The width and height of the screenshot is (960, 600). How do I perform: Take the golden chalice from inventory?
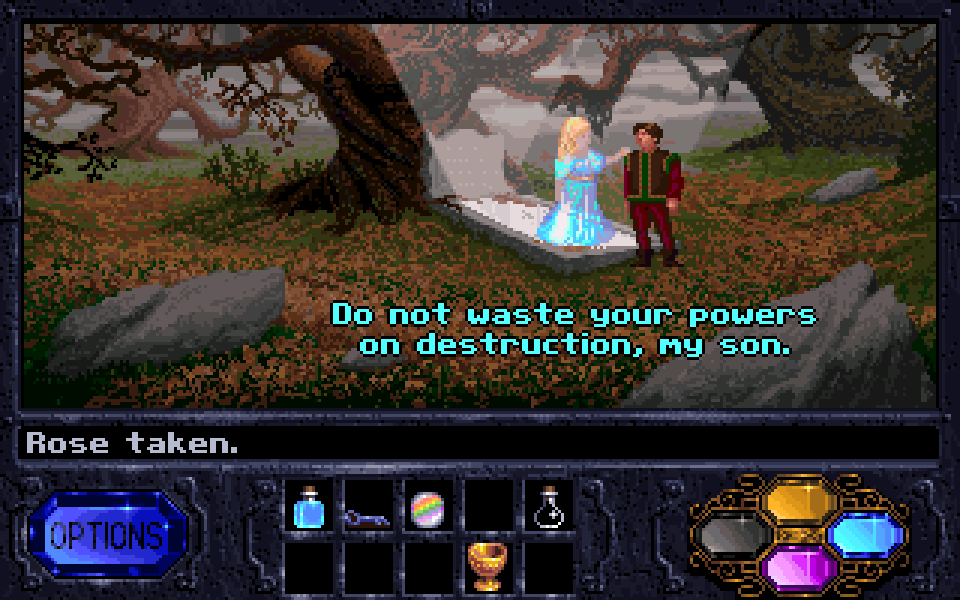488,566
